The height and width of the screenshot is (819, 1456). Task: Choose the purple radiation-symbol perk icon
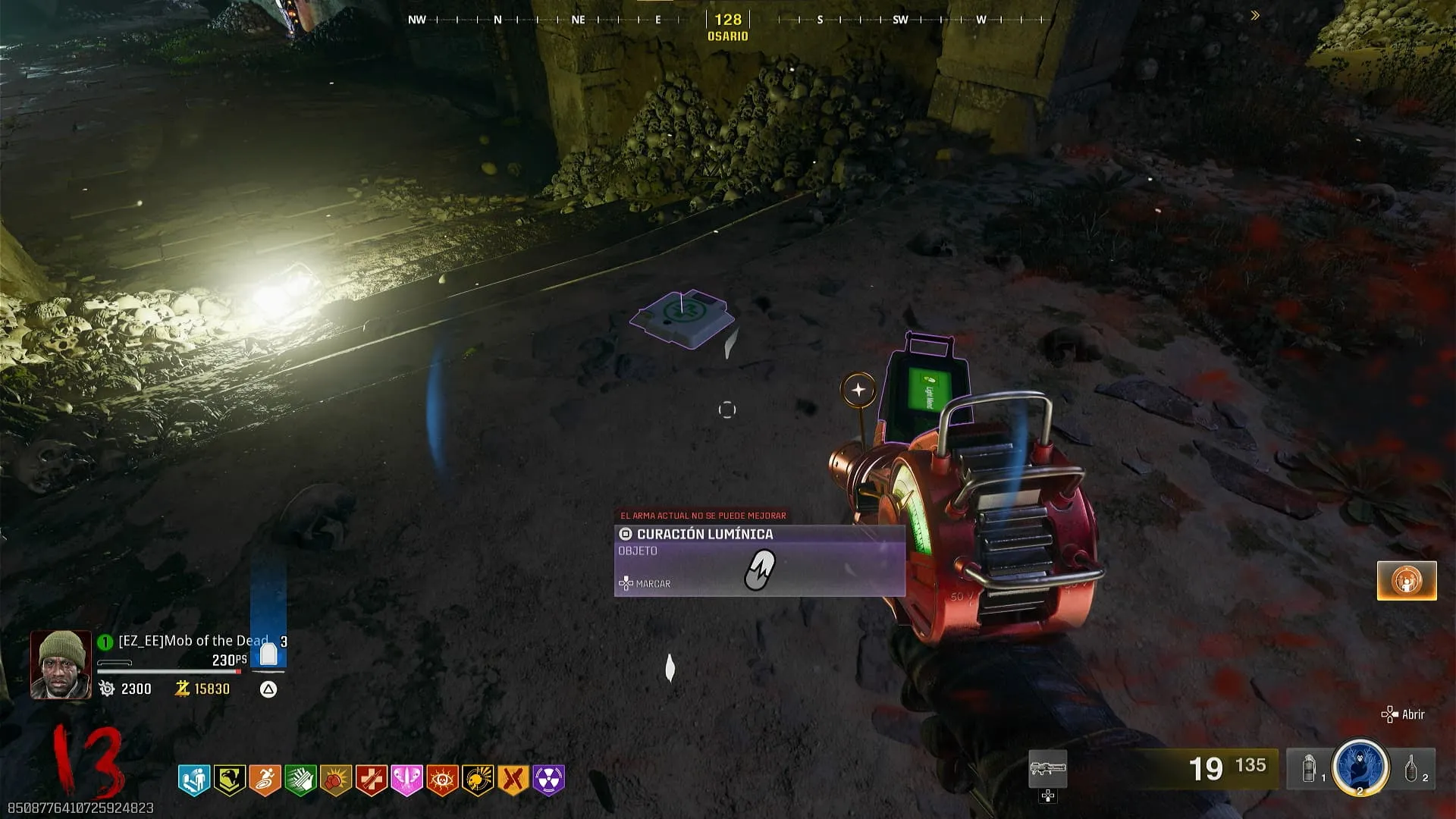pyautogui.click(x=549, y=780)
